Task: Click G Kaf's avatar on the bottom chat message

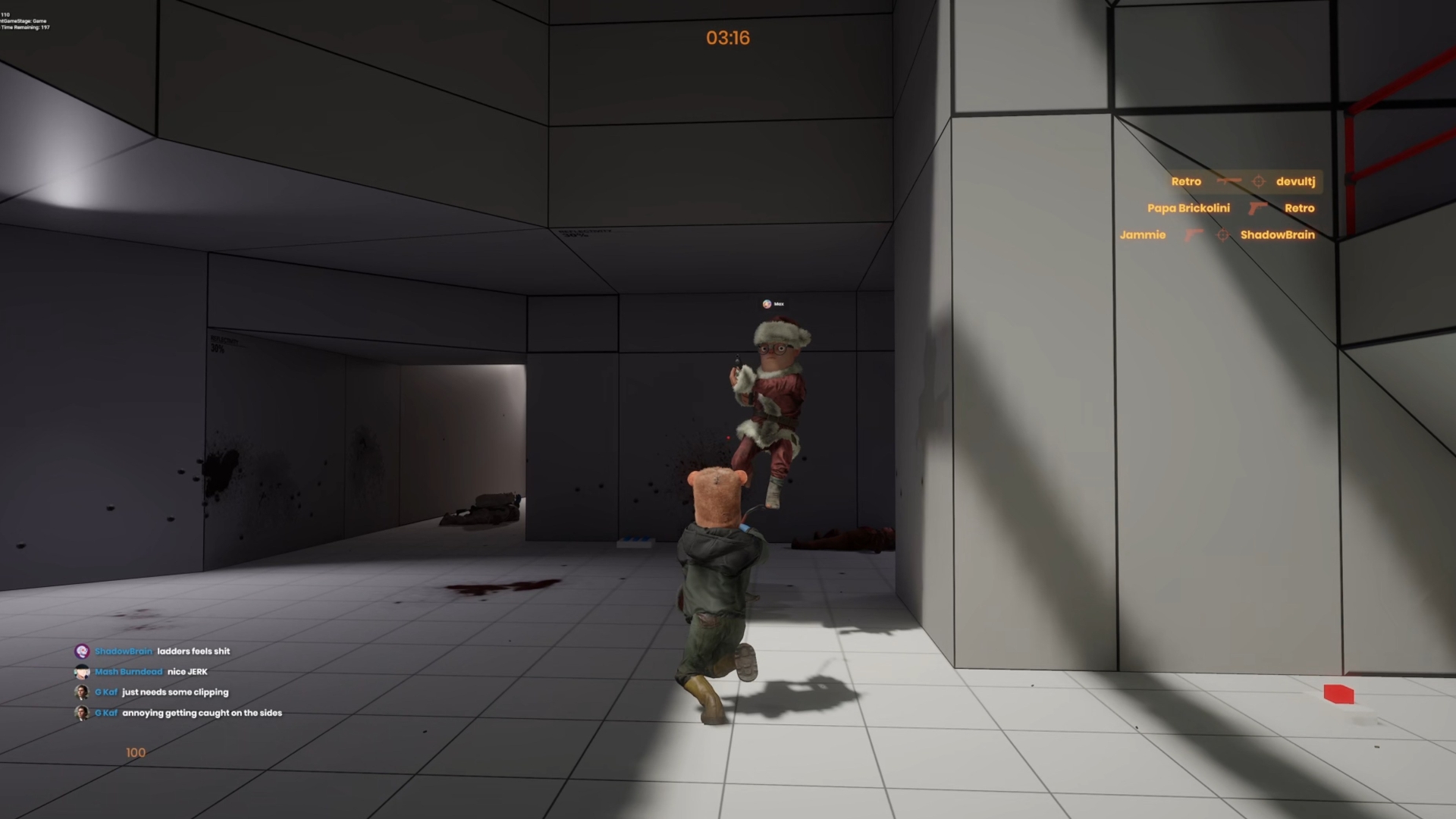Action: click(x=82, y=713)
